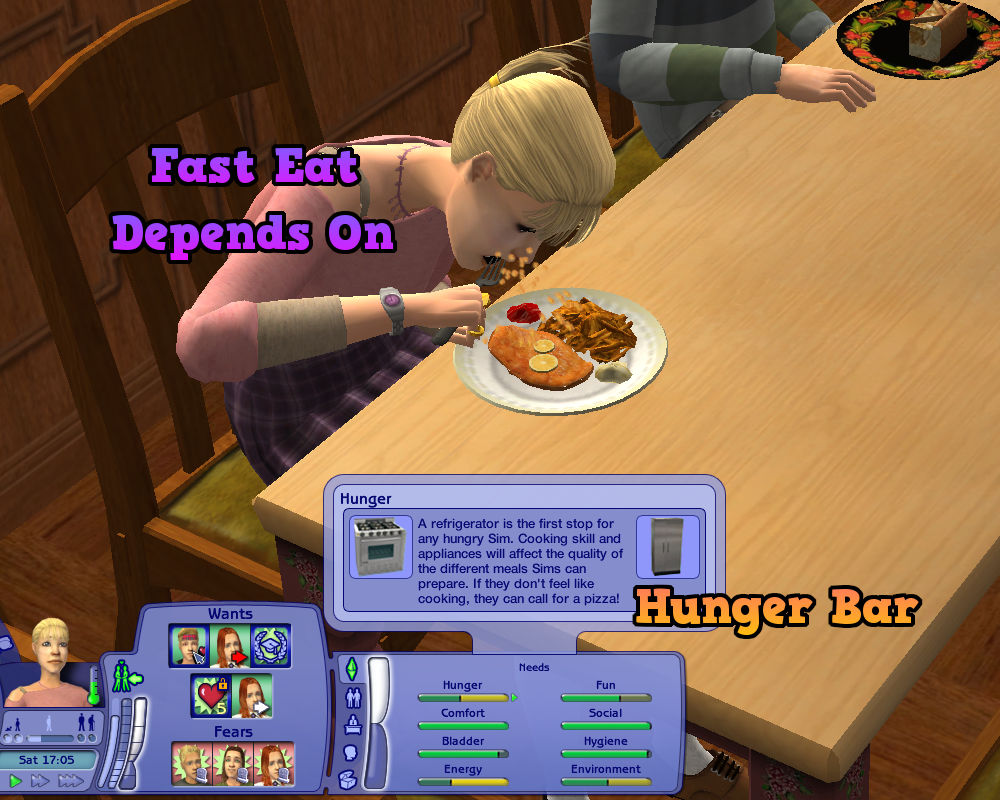Click the stove icon in Hunger tooltip
Screen dimensions: 1000x800
click(380, 547)
